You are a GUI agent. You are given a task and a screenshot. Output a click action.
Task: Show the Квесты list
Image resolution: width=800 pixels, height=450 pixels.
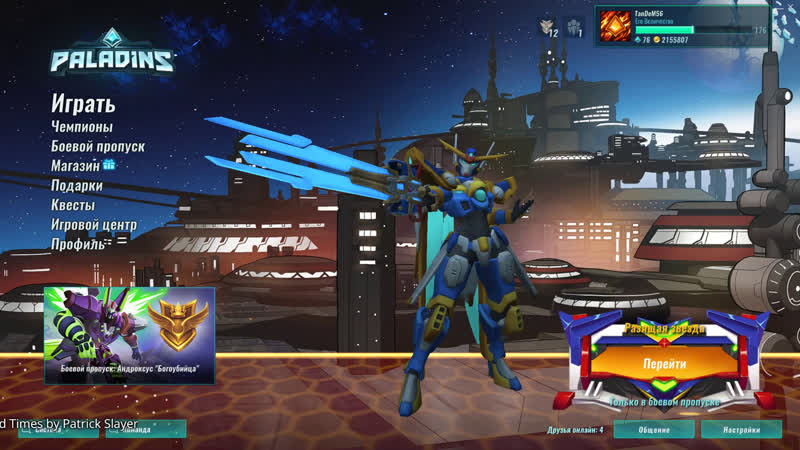[x=73, y=205]
